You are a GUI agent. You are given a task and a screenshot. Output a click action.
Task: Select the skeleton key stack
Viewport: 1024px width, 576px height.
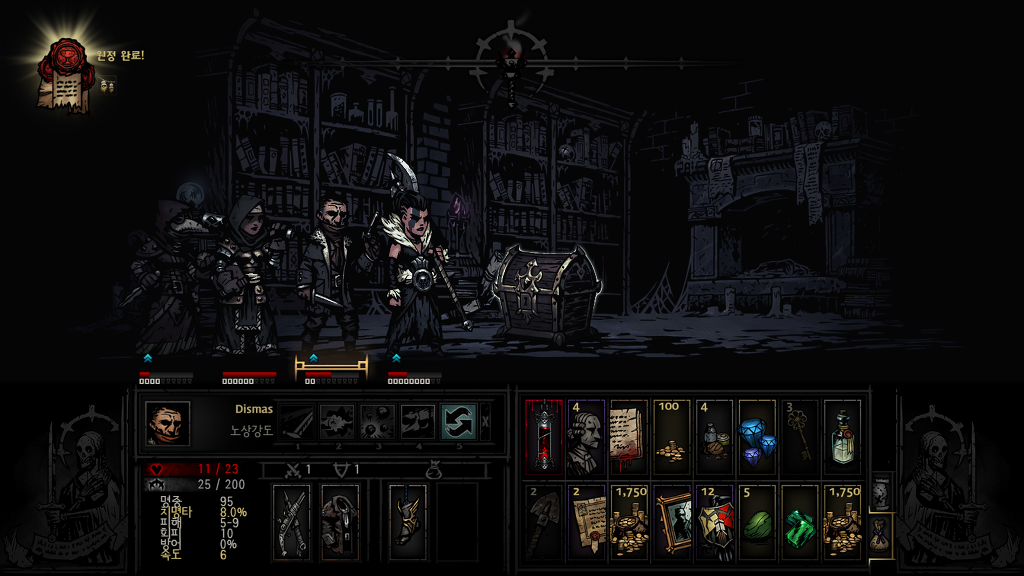pyautogui.click(x=798, y=436)
